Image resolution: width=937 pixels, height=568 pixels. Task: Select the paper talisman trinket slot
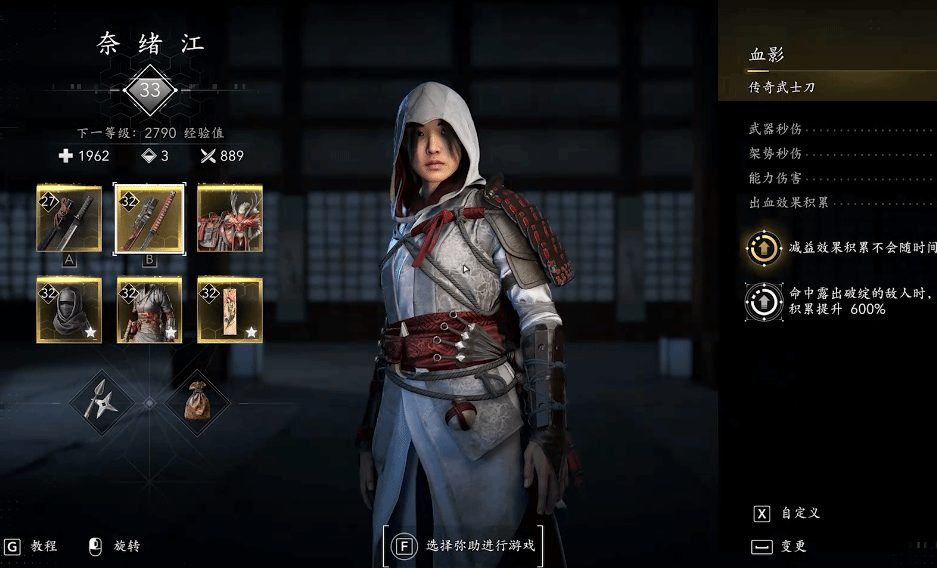point(230,310)
